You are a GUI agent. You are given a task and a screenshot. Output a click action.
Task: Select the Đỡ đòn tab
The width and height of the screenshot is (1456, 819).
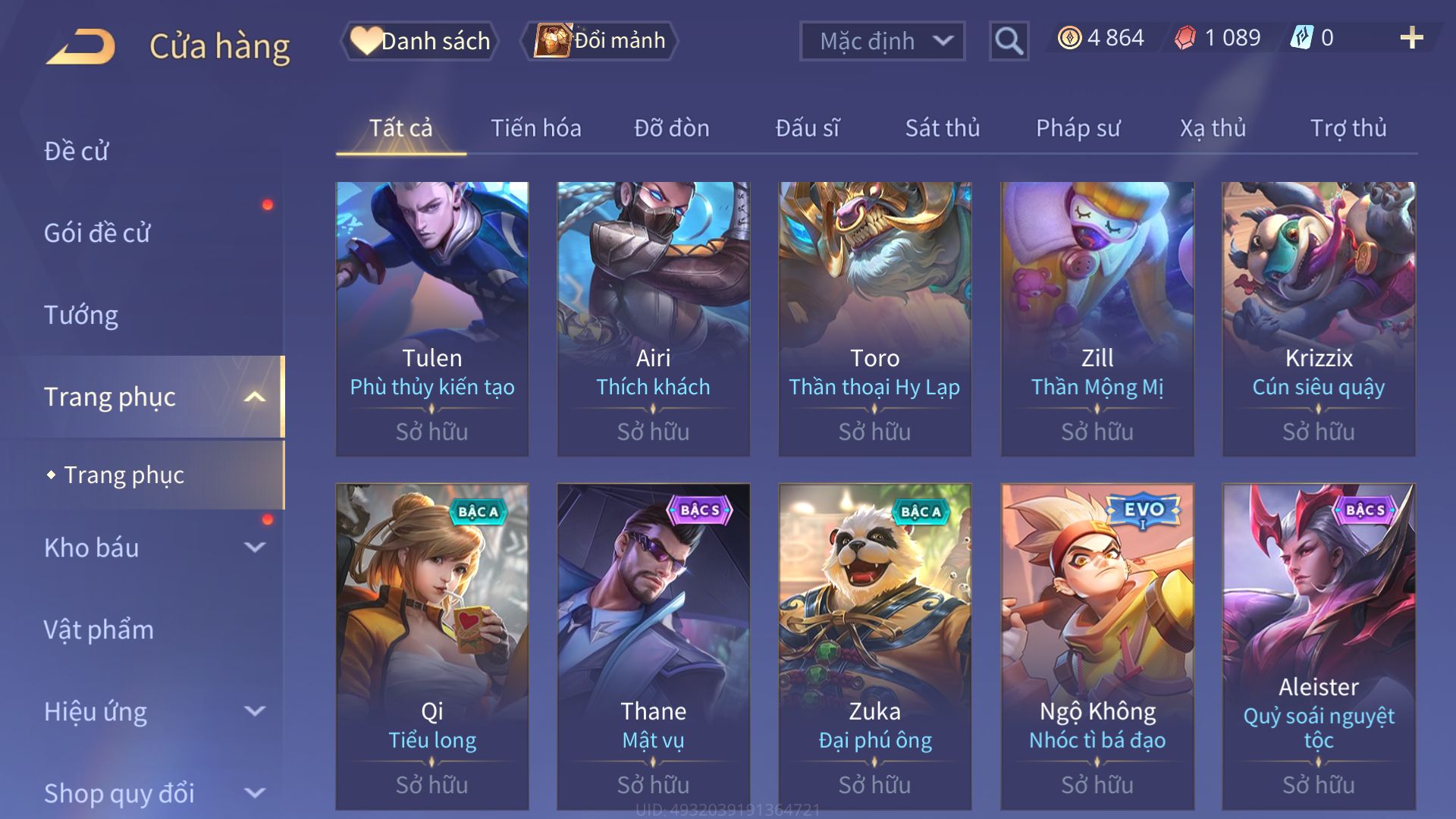coord(671,128)
